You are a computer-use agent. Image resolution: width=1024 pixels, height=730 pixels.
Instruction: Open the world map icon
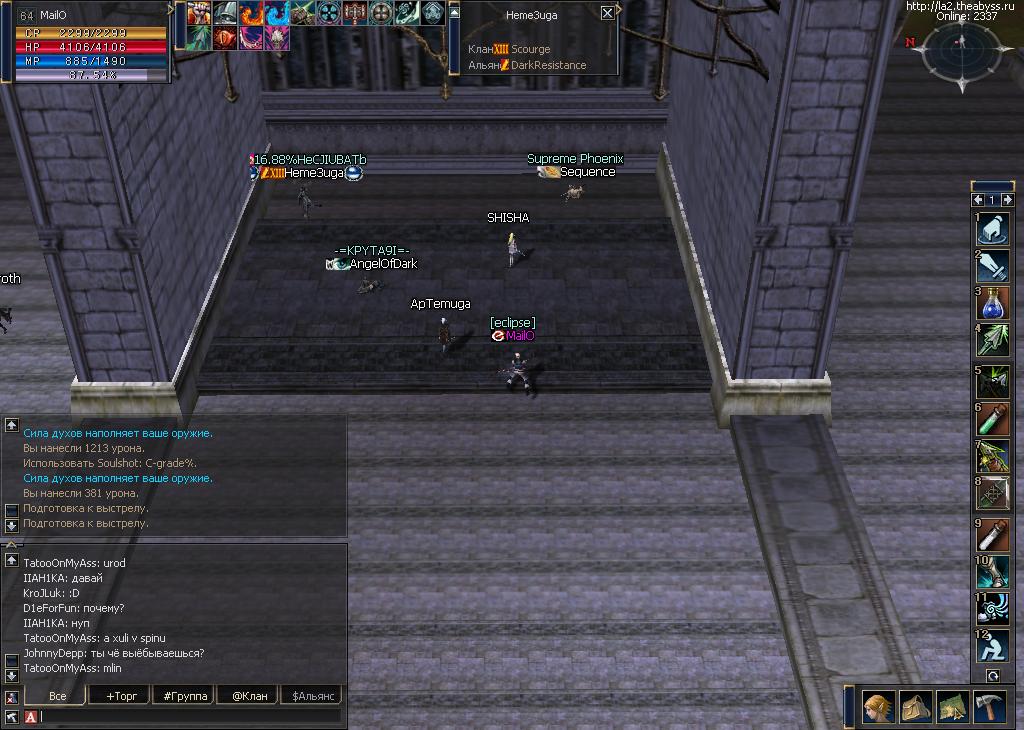(952, 707)
